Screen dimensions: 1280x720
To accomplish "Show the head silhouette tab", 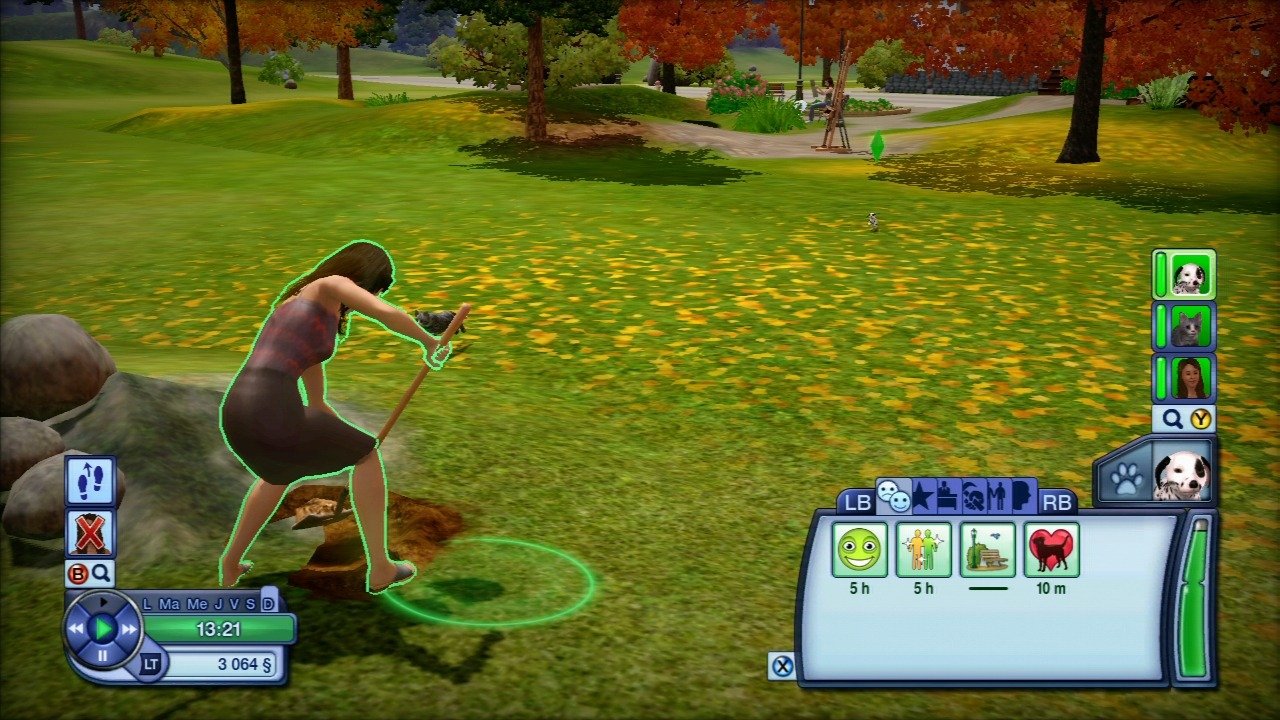I will [1021, 496].
